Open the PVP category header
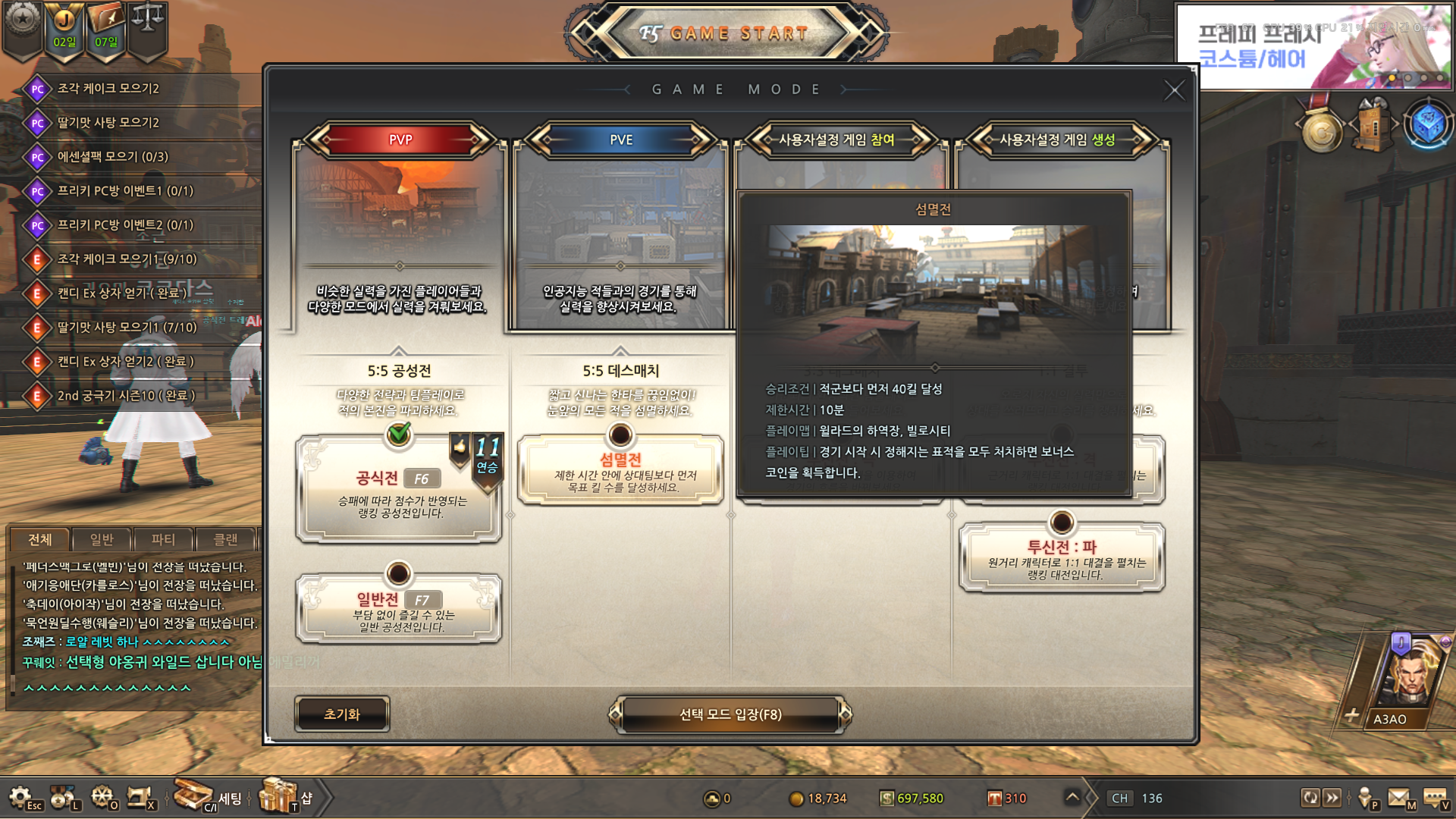The height and width of the screenshot is (819, 1456). pyautogui.click(x=400, y=140)
